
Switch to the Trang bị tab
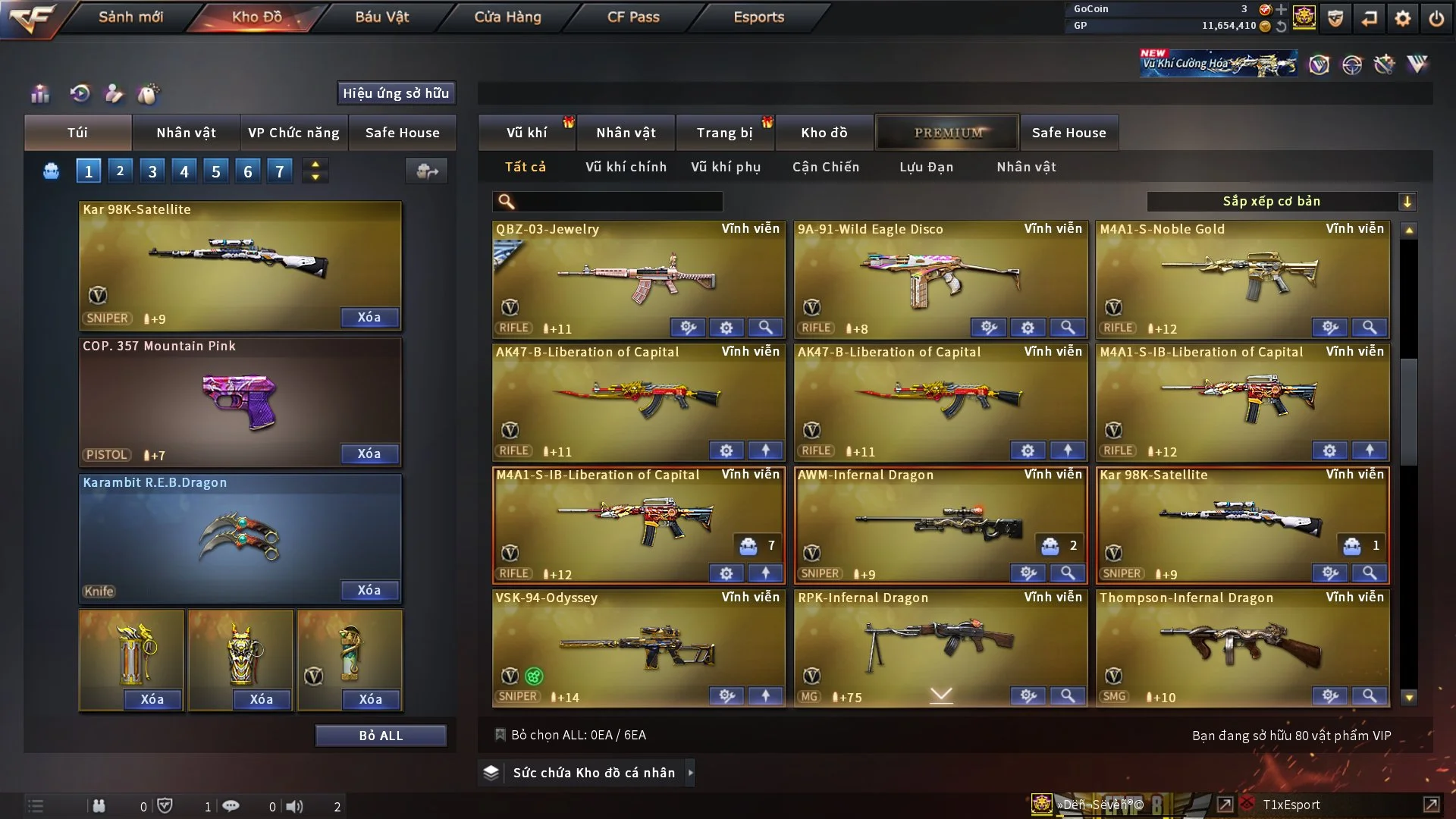[x=724, y=133]
